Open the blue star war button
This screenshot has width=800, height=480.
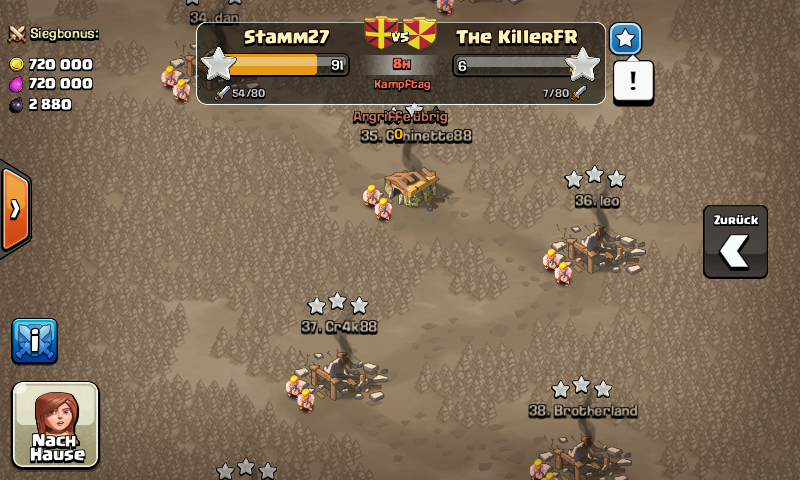pos(626,39)
